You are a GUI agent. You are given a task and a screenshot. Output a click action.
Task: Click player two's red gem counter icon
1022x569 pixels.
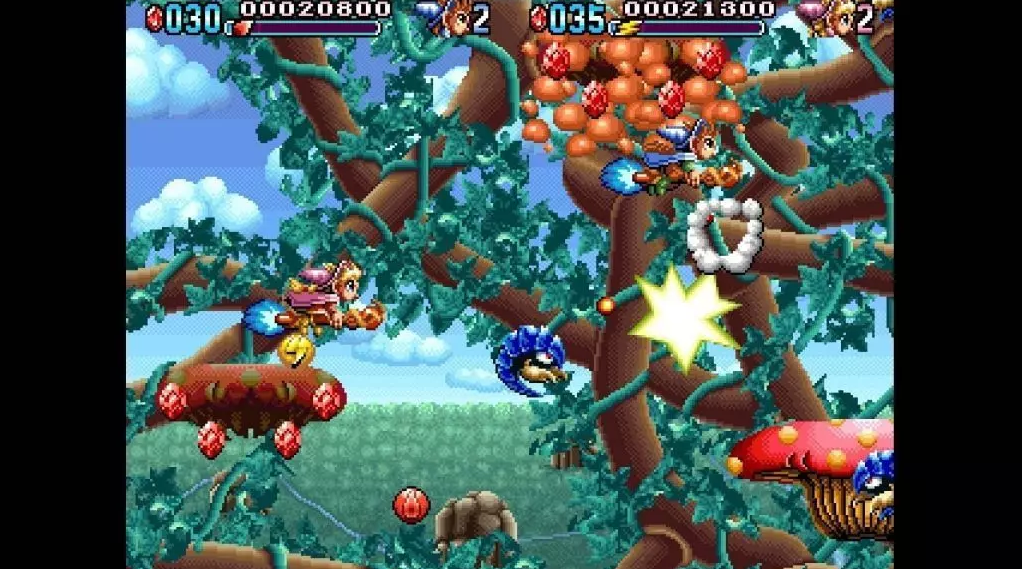539,17
